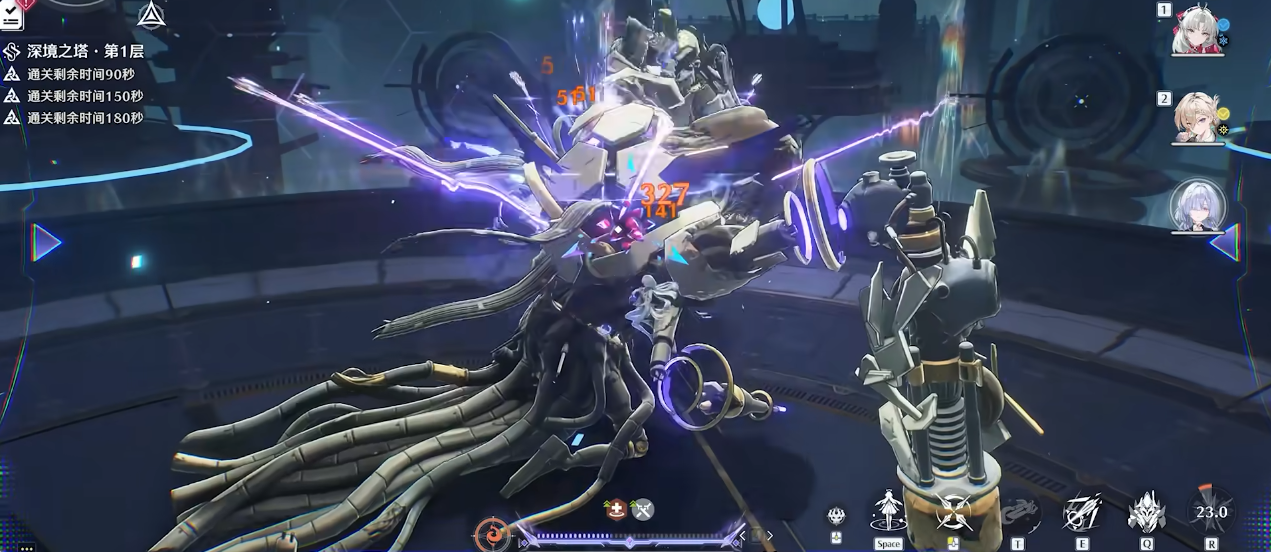Use the greyed-out grapple tool icon

[1017, 513]
